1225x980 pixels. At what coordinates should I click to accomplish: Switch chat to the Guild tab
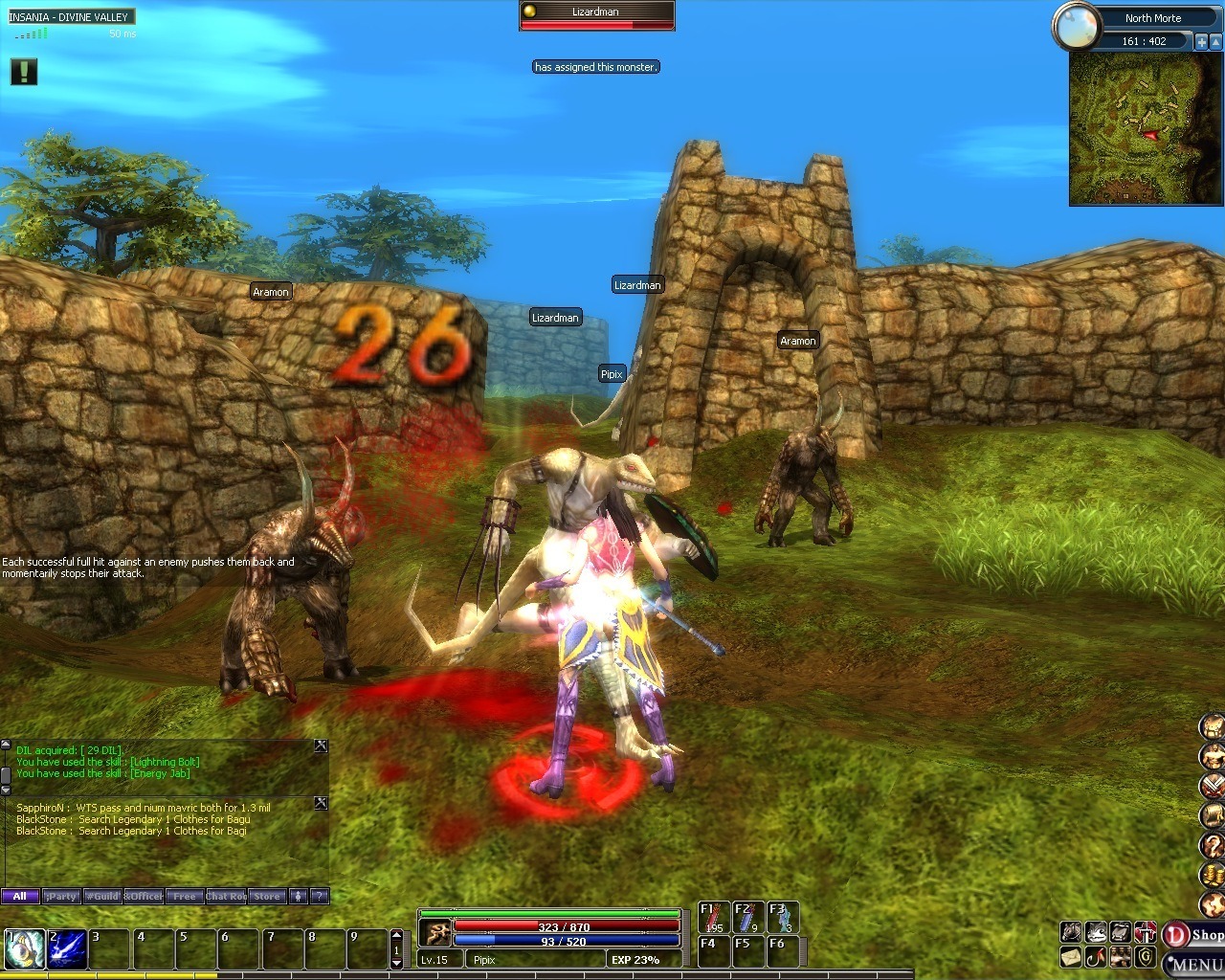102,897
